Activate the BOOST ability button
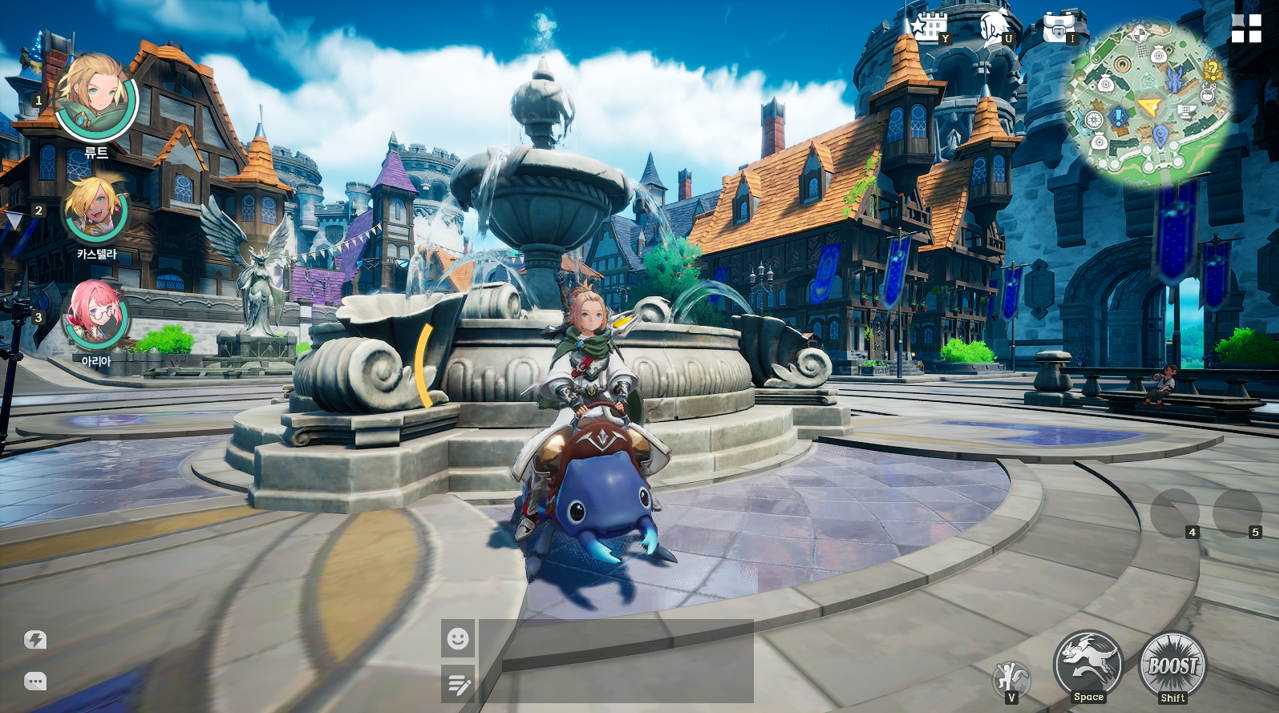Viewport: 1279px width, 713px height. pyautogui.click(x=1172, y=664)
